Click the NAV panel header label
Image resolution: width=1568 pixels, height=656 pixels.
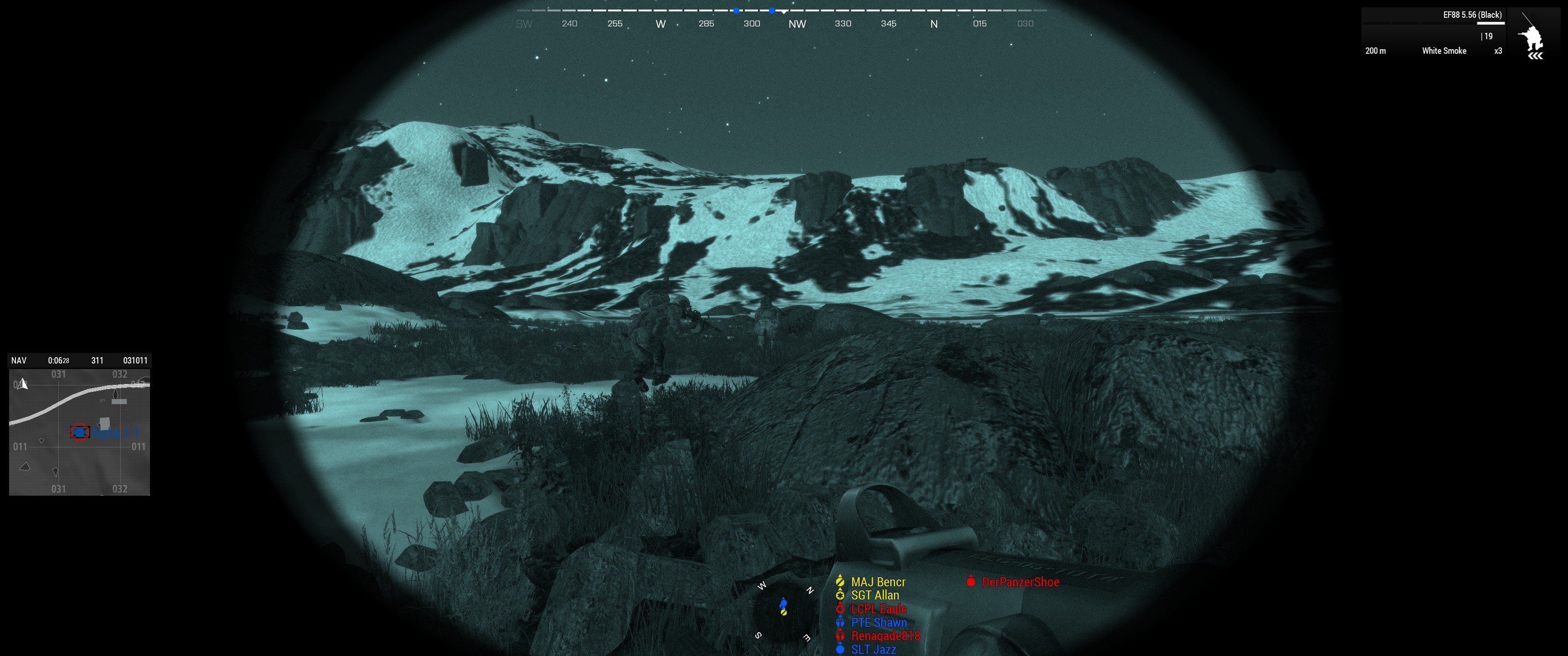[18, 360]
